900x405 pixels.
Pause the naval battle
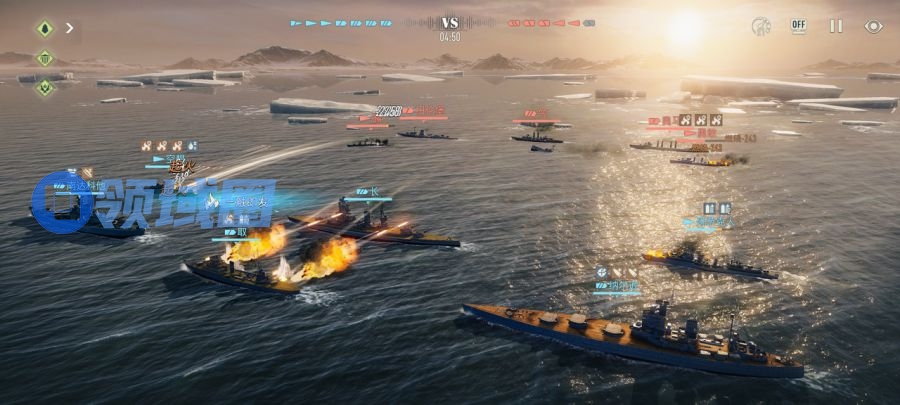[836, 26]
